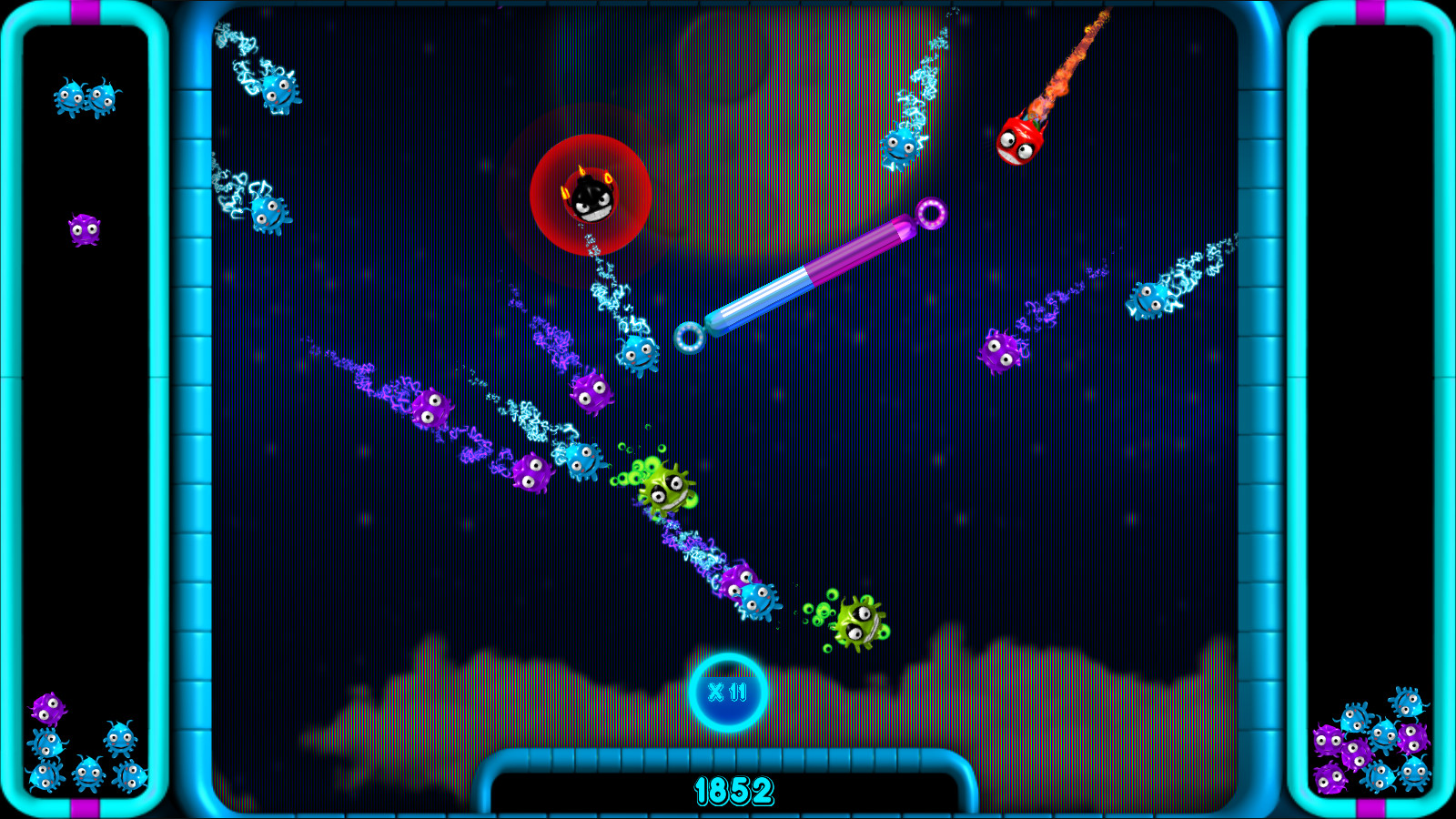Click the black devil germ inside the red aura

pyautogui.click(x=590, y=198)
